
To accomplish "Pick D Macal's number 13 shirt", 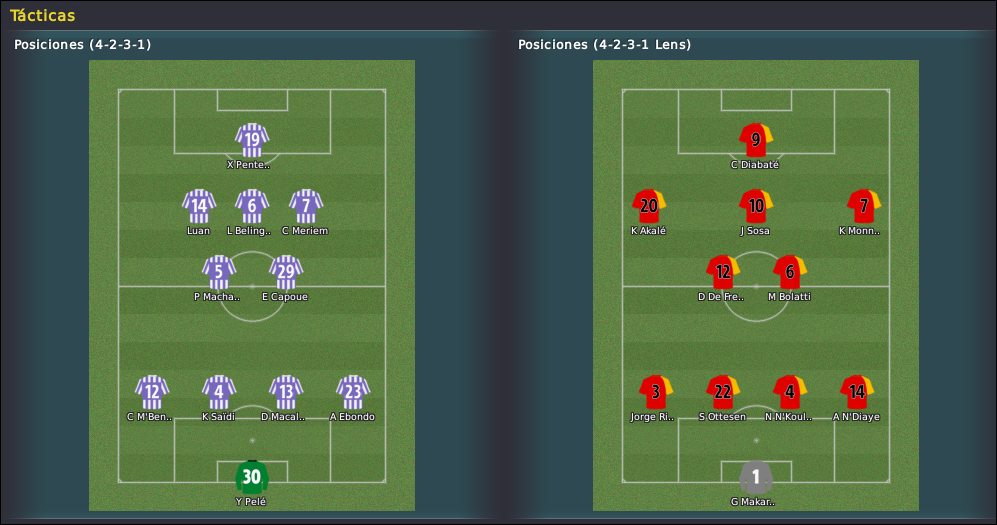I will [285, 392].
